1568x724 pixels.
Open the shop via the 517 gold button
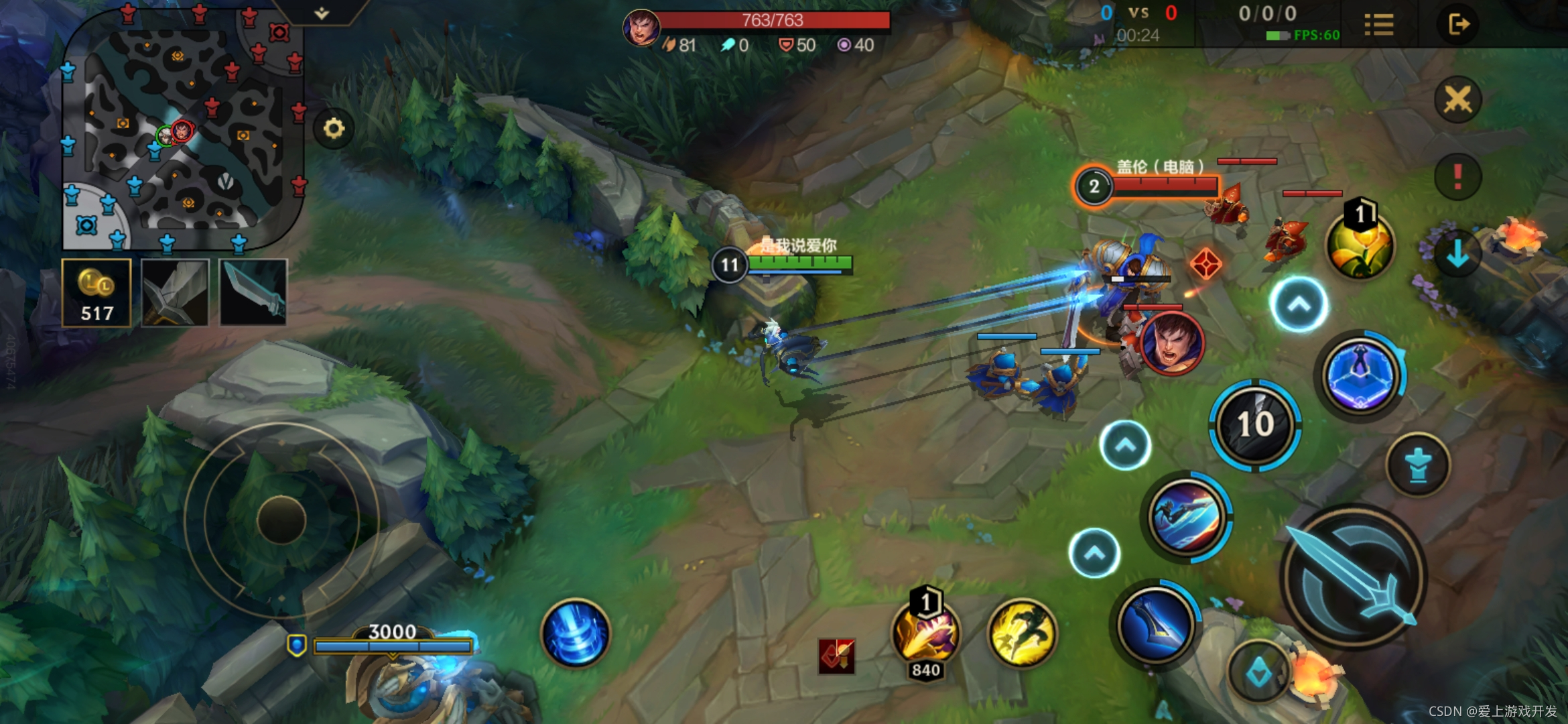[96, 293]
